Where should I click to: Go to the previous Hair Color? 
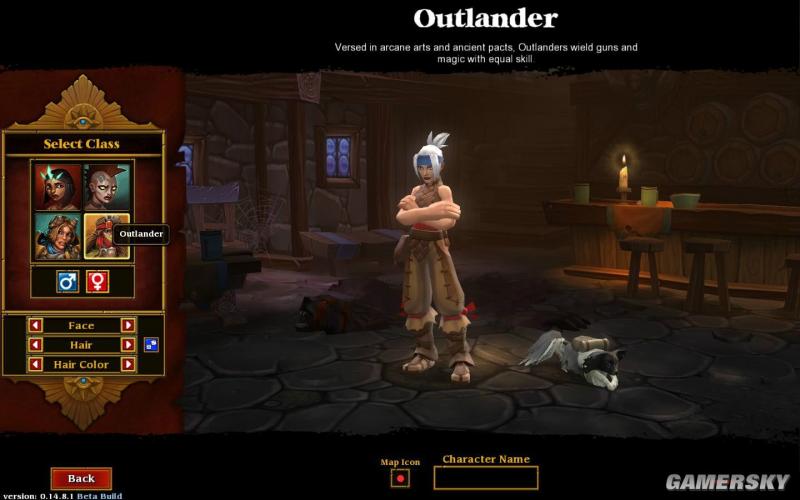[35, 365]
